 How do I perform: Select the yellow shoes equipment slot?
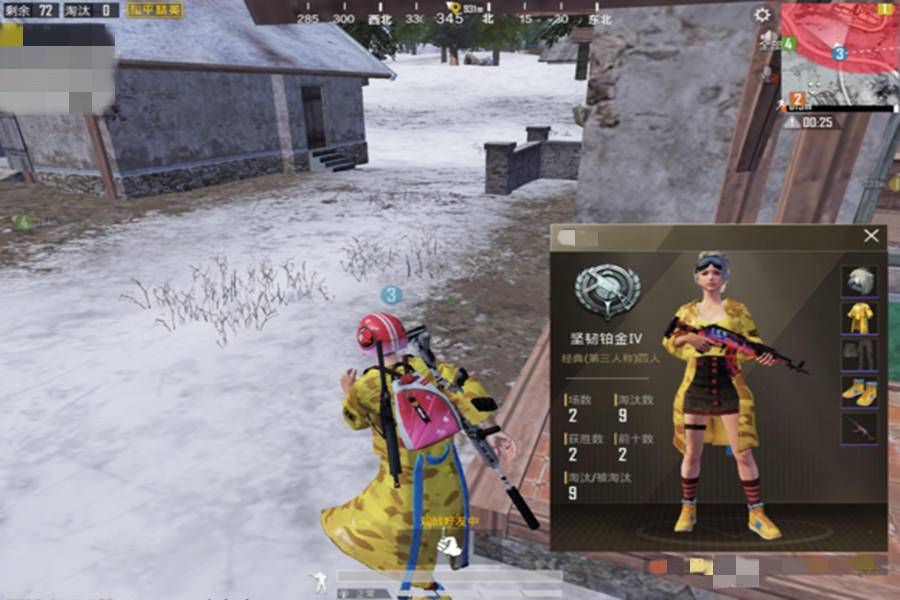pos(859,391)
